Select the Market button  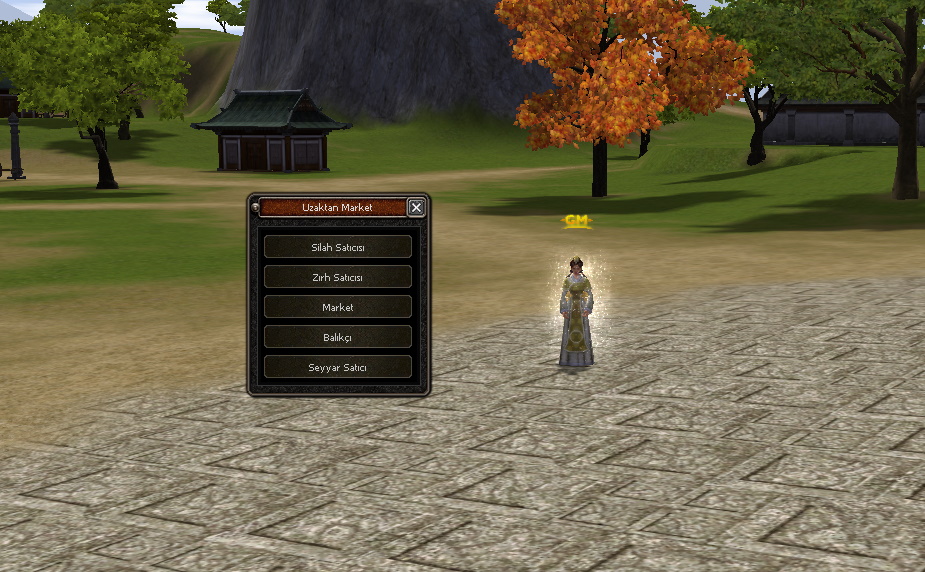(x=338, y=307)
